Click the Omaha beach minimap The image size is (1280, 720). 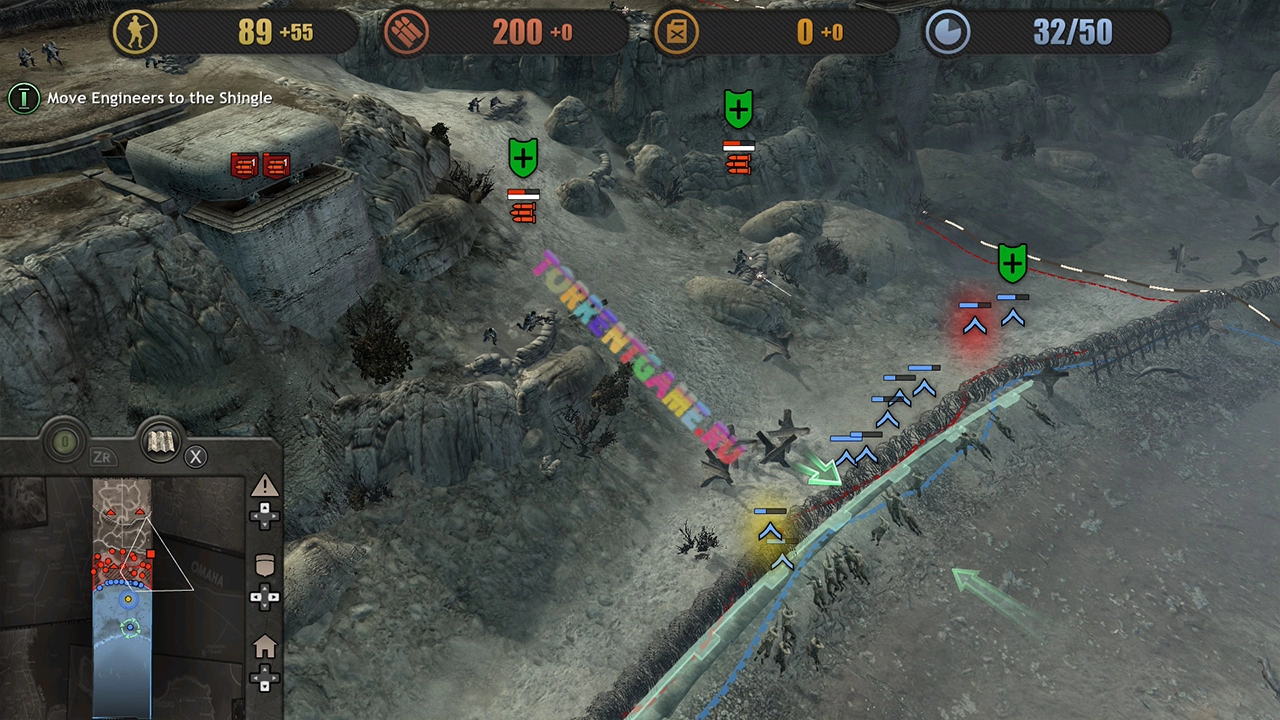coord(122,598)
